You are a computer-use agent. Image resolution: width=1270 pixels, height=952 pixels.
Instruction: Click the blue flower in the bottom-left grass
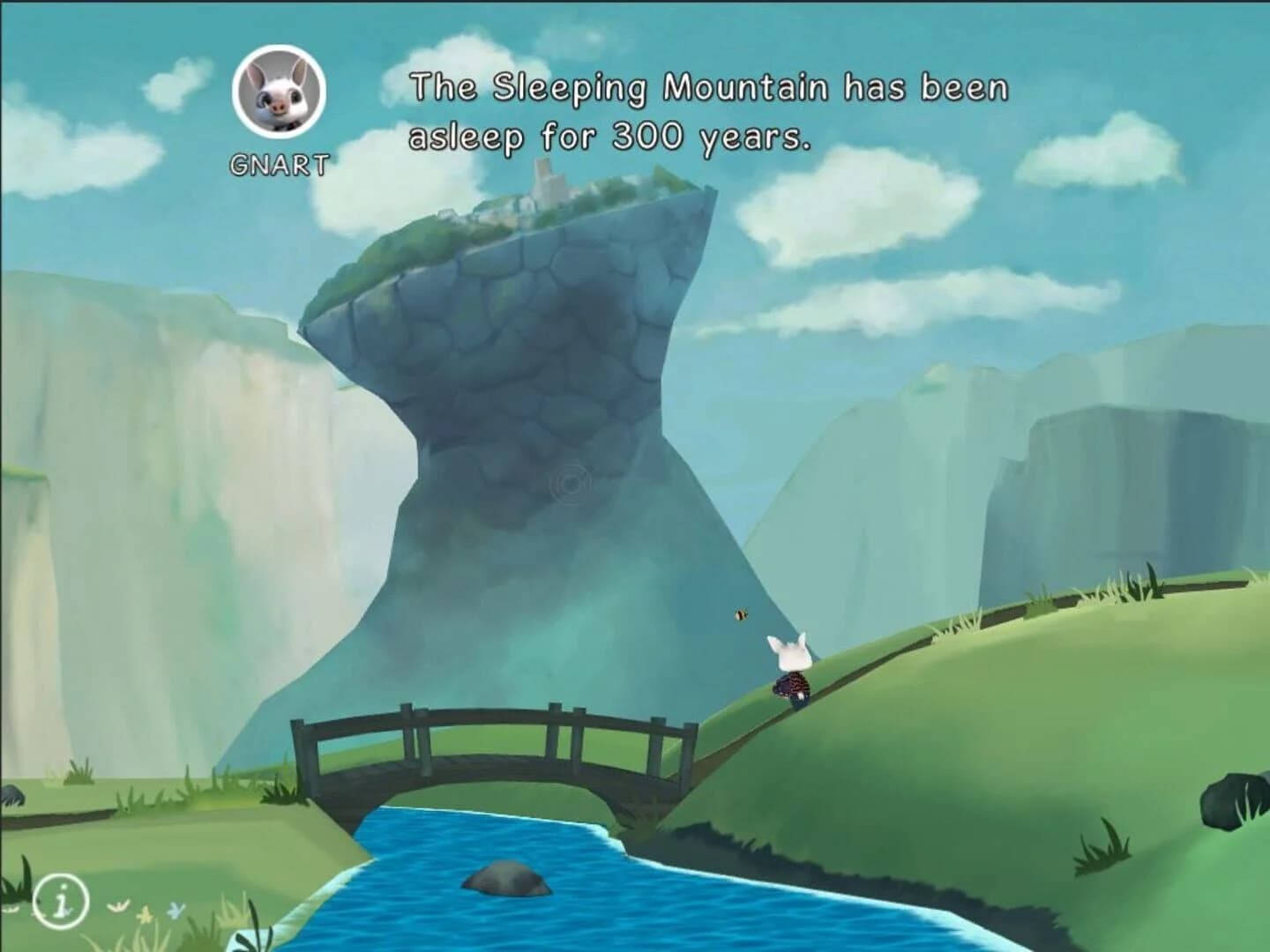(175, 910)
